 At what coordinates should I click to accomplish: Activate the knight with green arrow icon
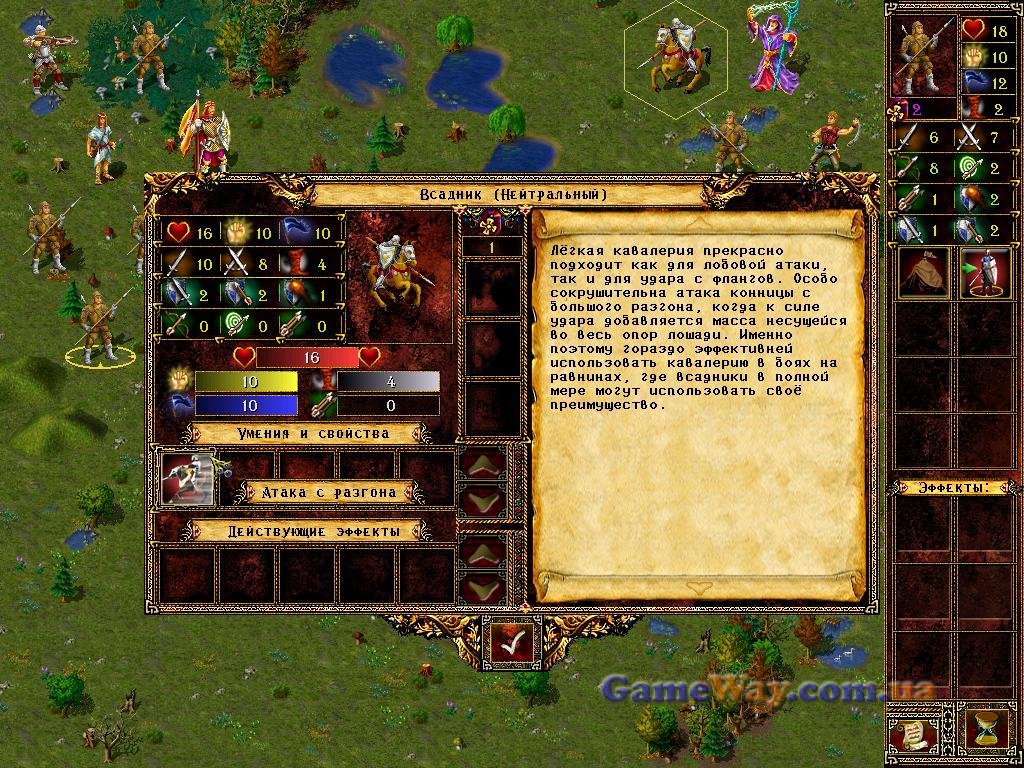984,272
